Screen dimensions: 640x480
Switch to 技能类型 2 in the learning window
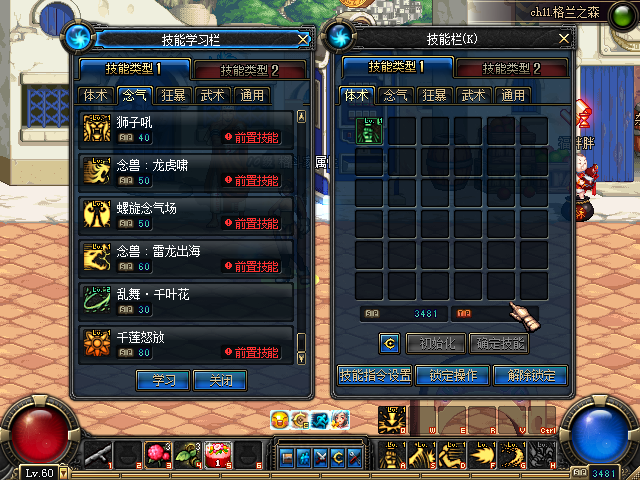click(x=249, y=70)
